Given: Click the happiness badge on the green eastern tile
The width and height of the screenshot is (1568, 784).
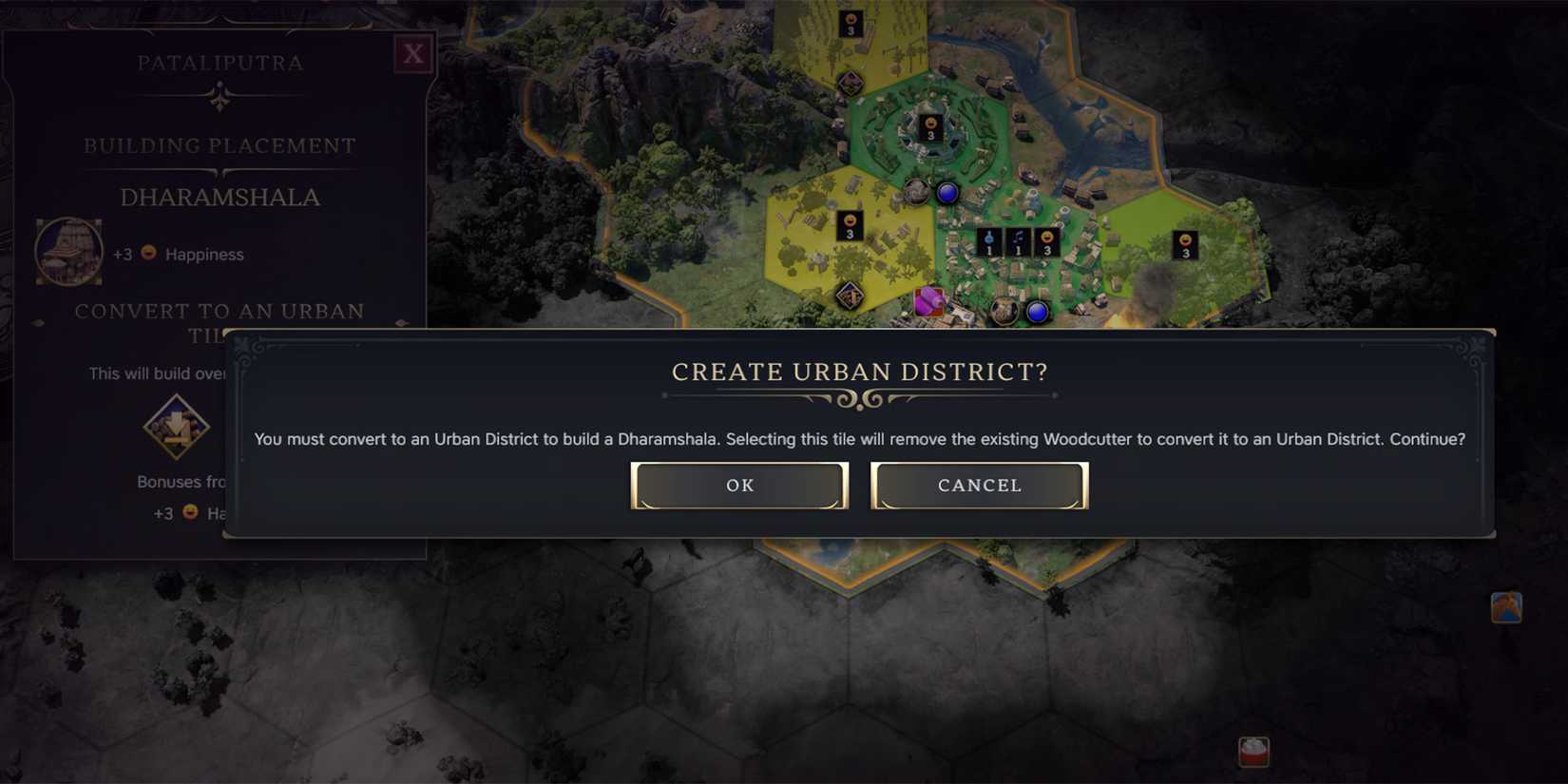Looking at the screenshot, I should (x=1185, y=246).
